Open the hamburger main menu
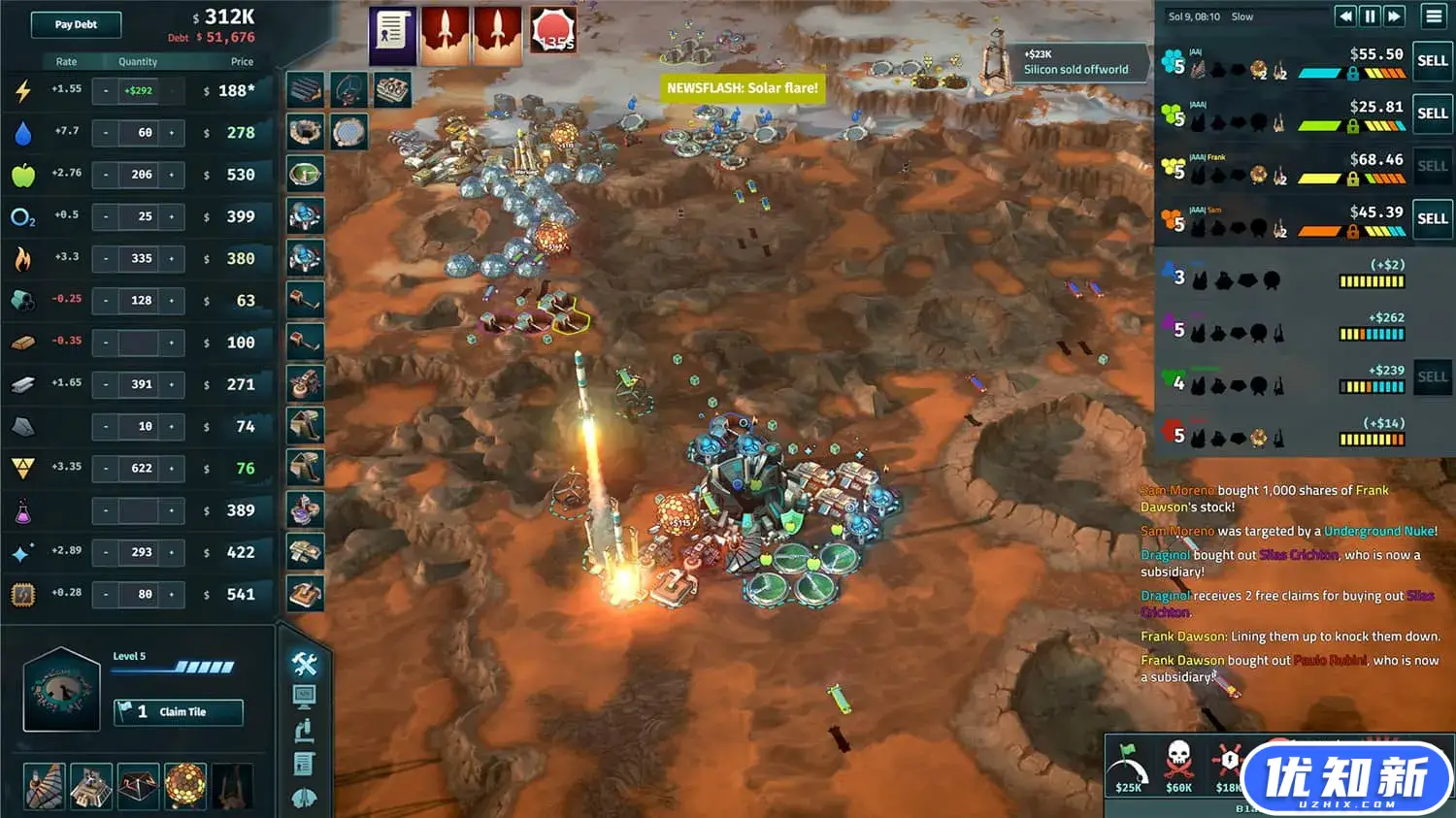The height and width of the screenshot is (818, 1456). pos(1434,16)
